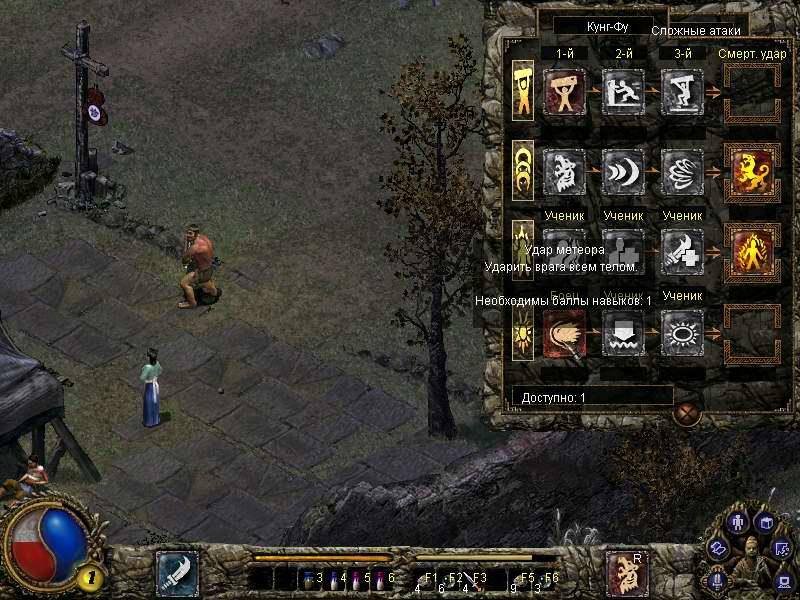Open the right-hand skill slot marked R

pyautogui.click(x=626, y=573)
